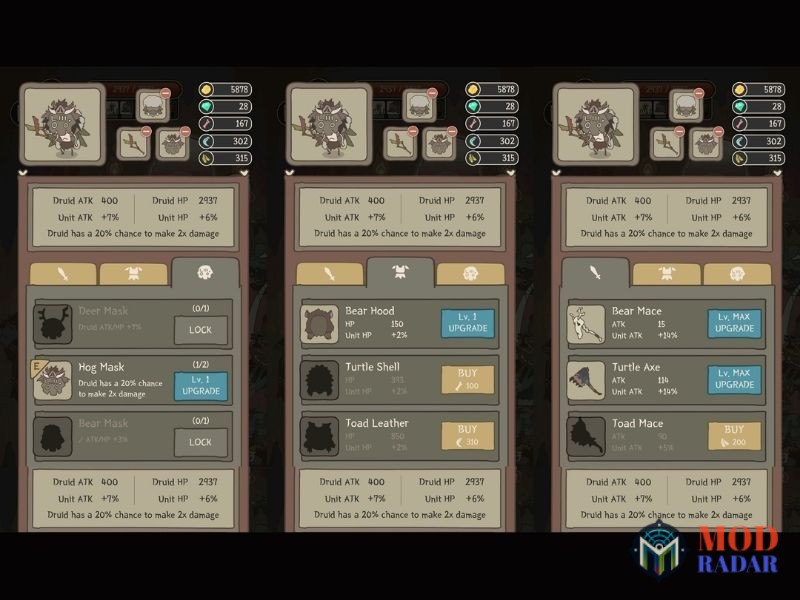The height and width of the screenshot is (600, 800).
Task: Click the Turtle Axe Lv. MAX button
Action: coord(735,379)
